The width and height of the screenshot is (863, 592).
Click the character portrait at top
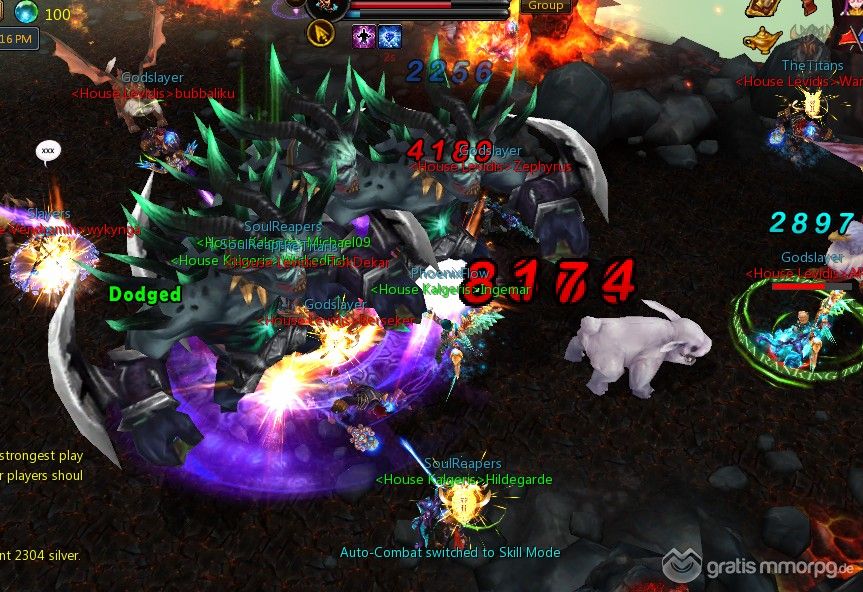(325, 6)
